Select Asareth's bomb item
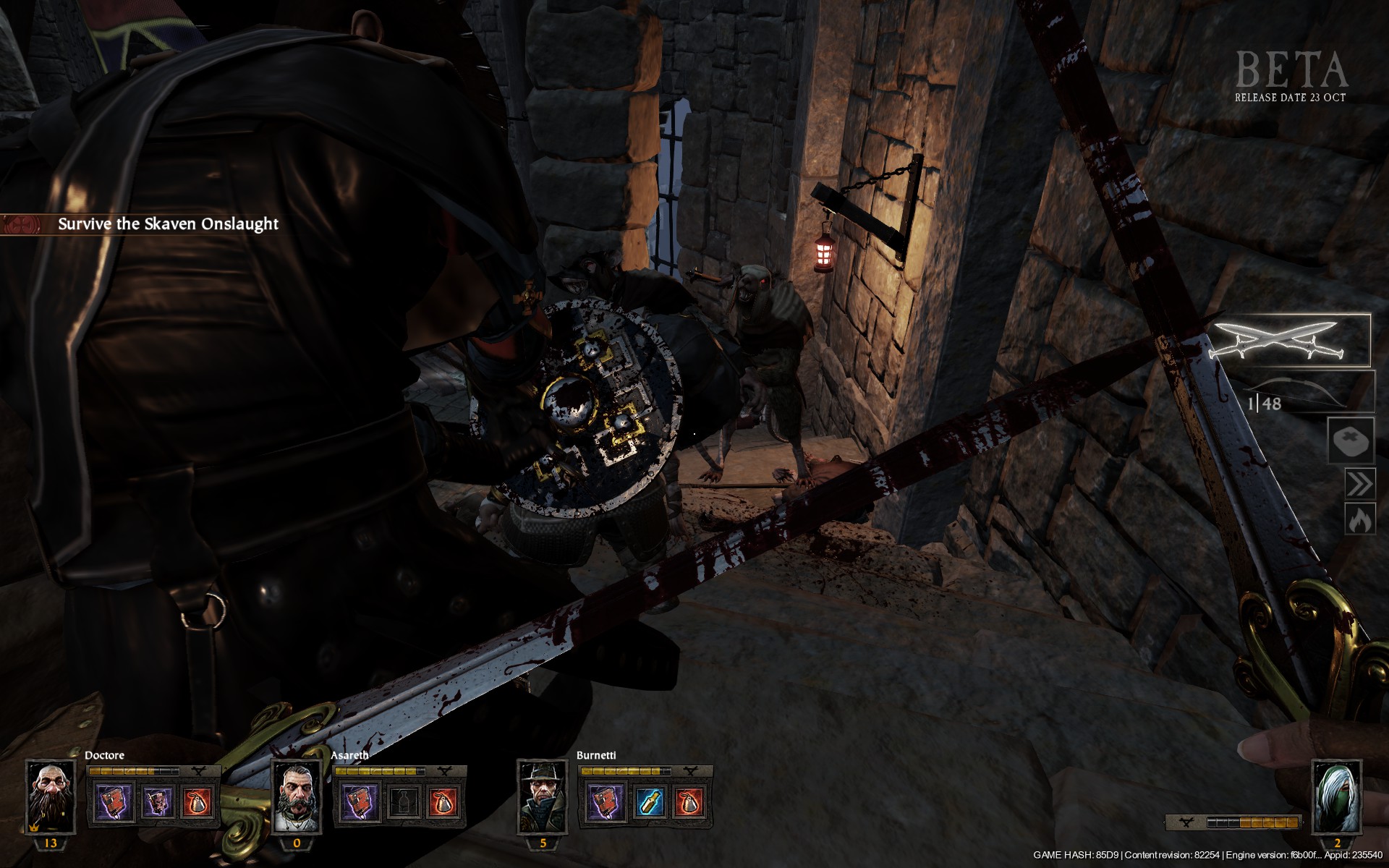Viewport: 1389px width, 868px height. click(445, 802)
